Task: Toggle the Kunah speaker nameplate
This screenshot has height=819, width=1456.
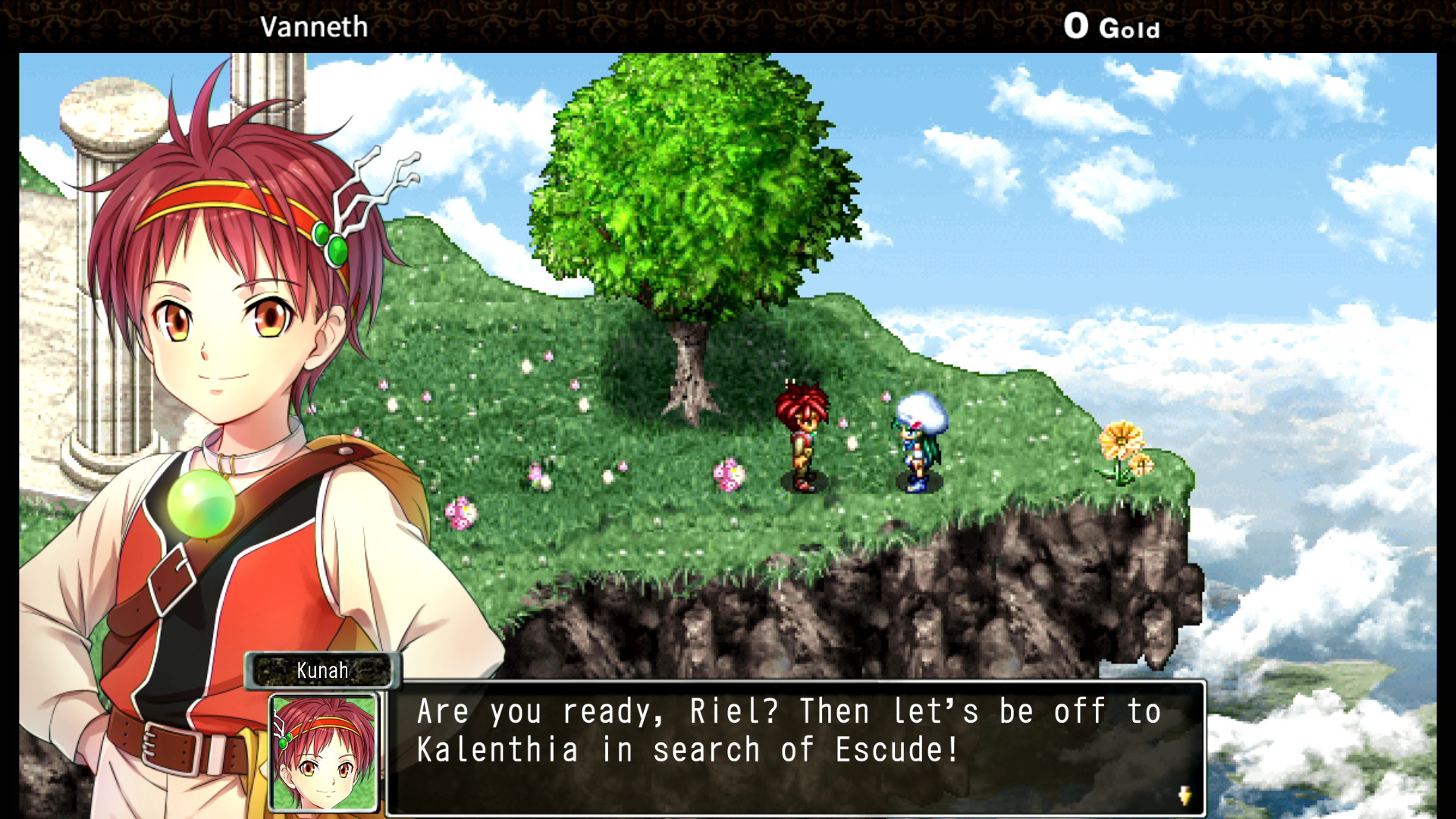Action: coord(322,670)
